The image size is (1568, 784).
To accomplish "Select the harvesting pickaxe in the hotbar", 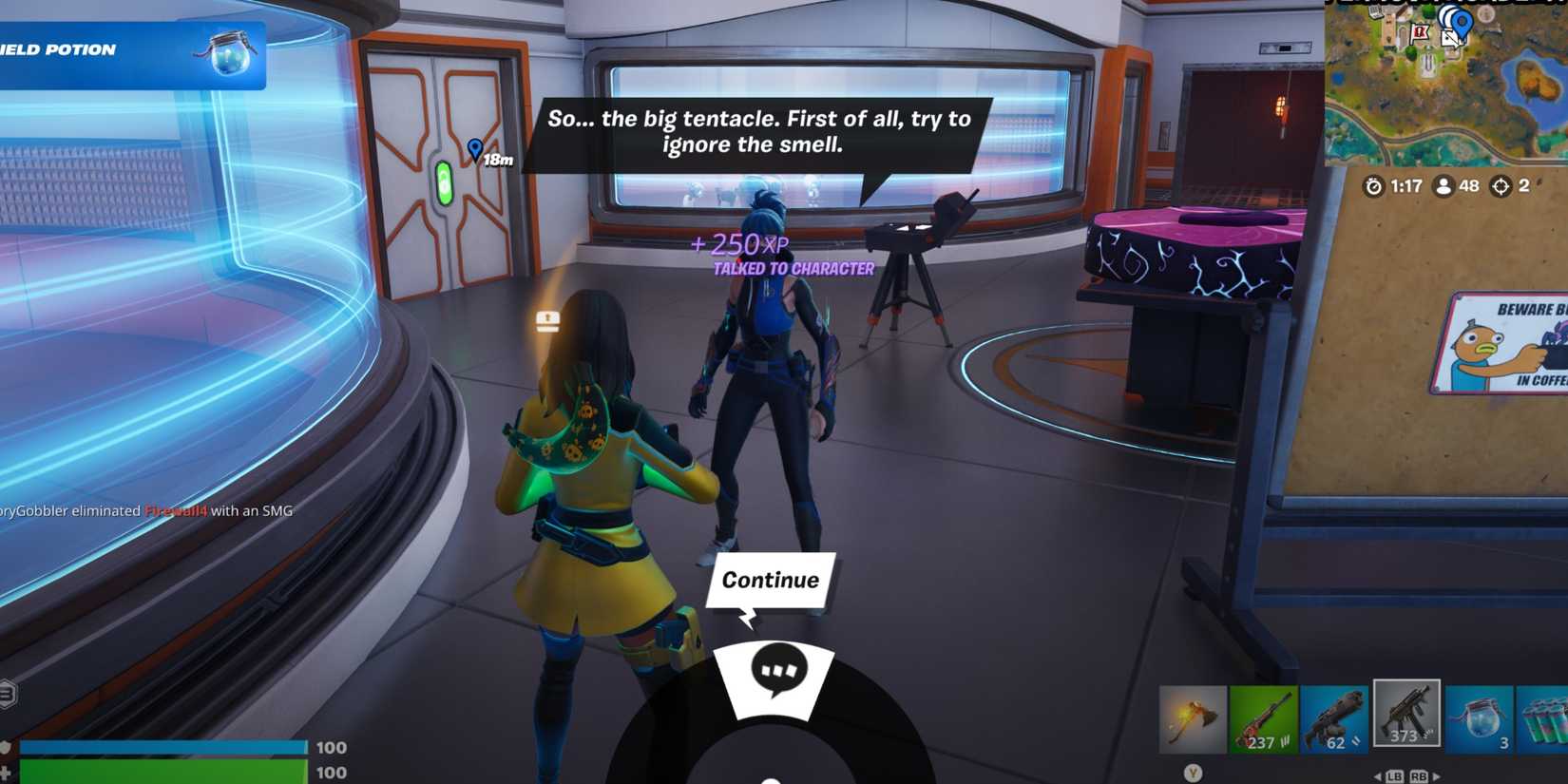I will click(x=1193, y=717).
